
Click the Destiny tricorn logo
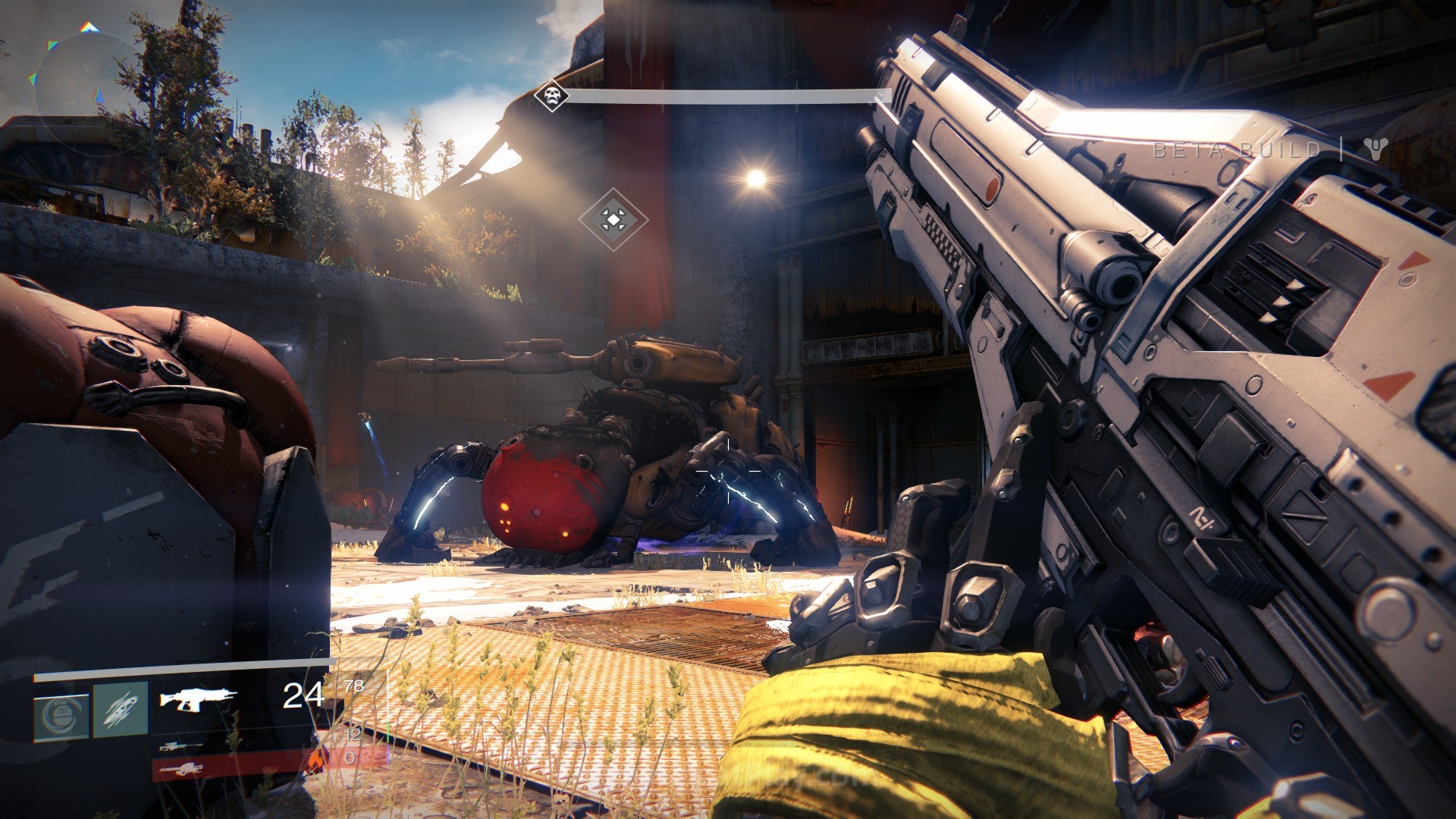pyautogui.click(x=1375, y=149)
